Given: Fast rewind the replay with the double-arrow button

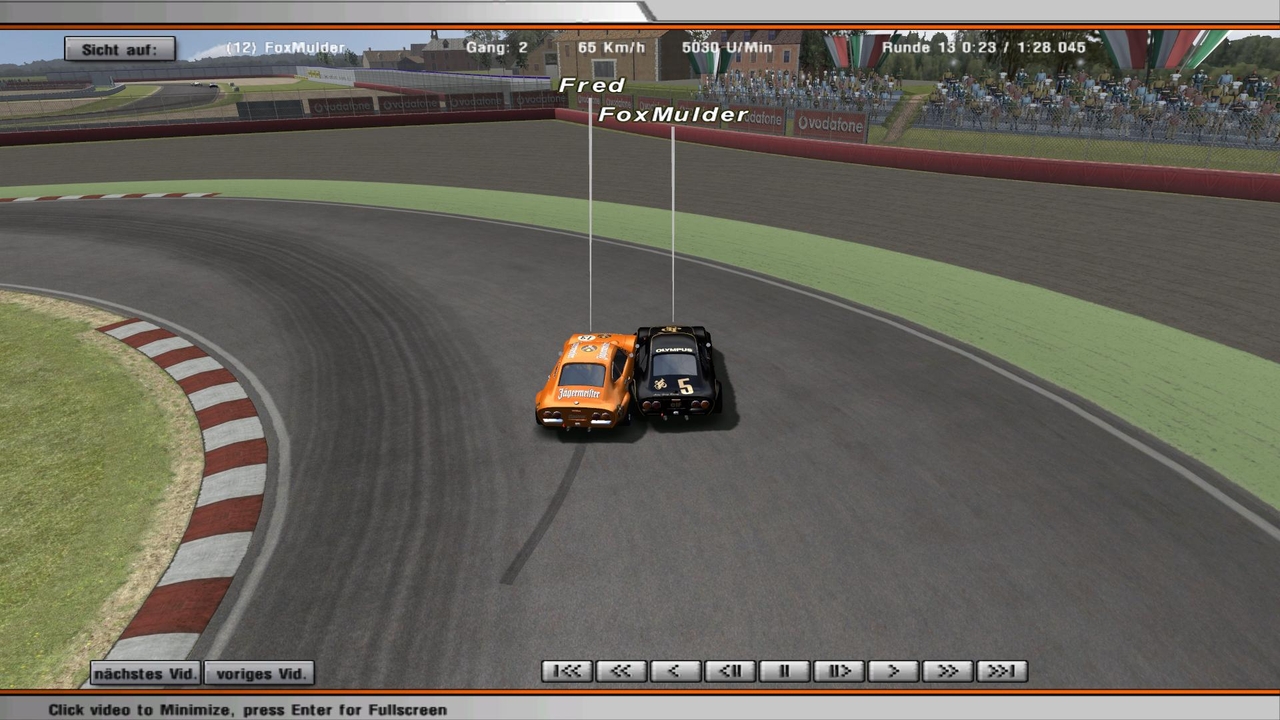Looking at the screenshot, I should [x=621, y=671].
